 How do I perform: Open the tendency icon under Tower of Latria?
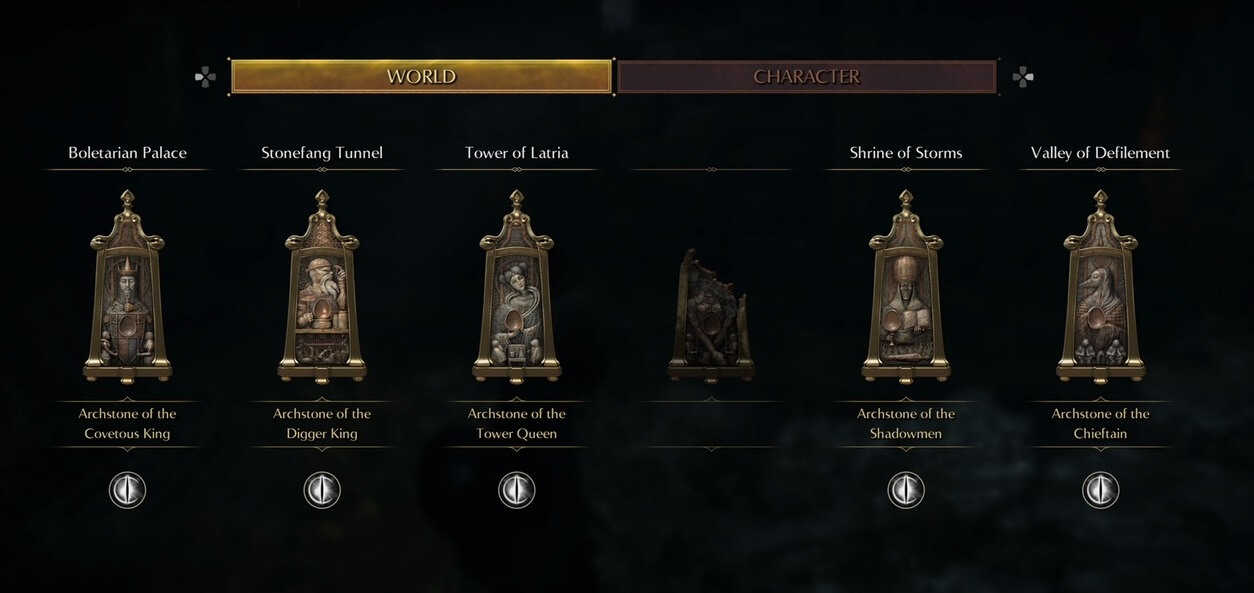(x=517, y=490)
